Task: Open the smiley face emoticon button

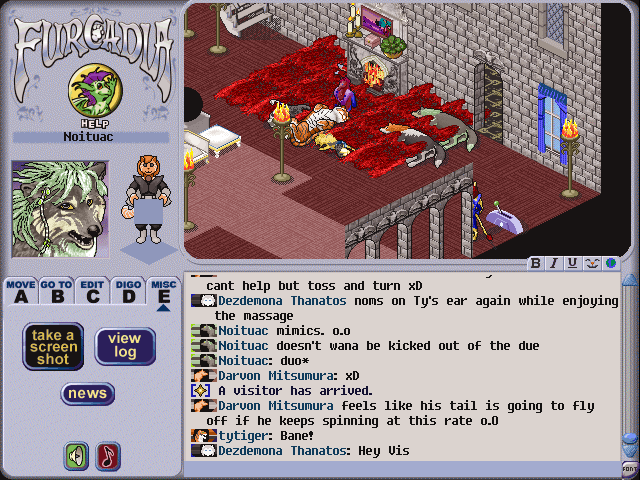Action: pos(590,263)
